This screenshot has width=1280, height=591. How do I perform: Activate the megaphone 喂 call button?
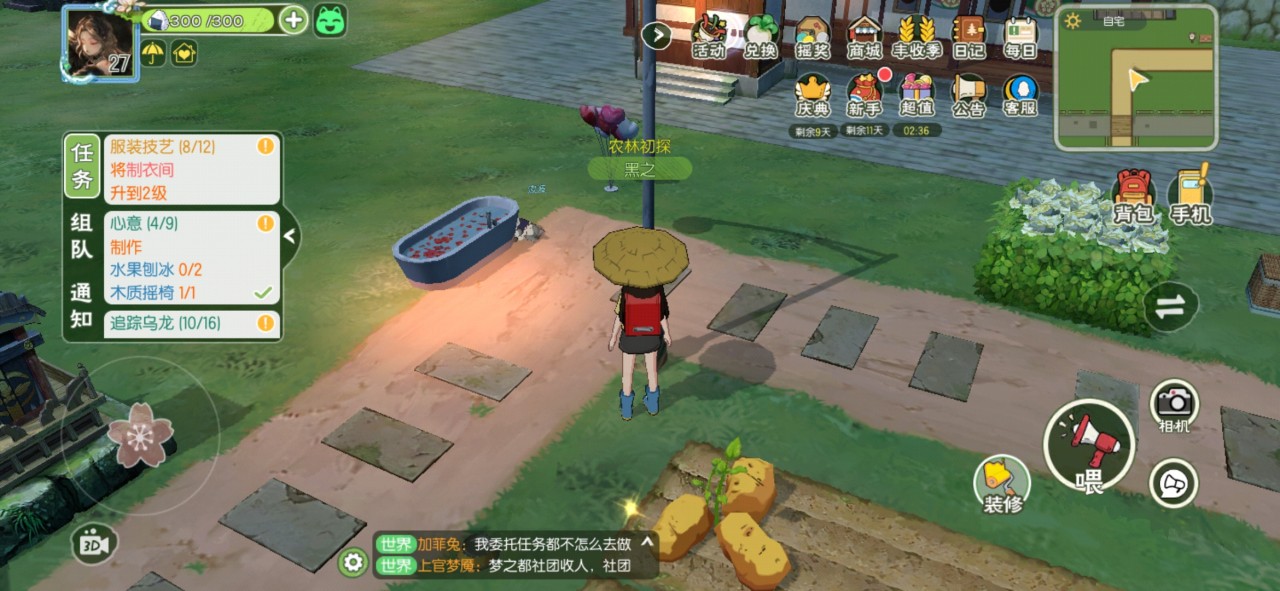(x=1088, y=445)
